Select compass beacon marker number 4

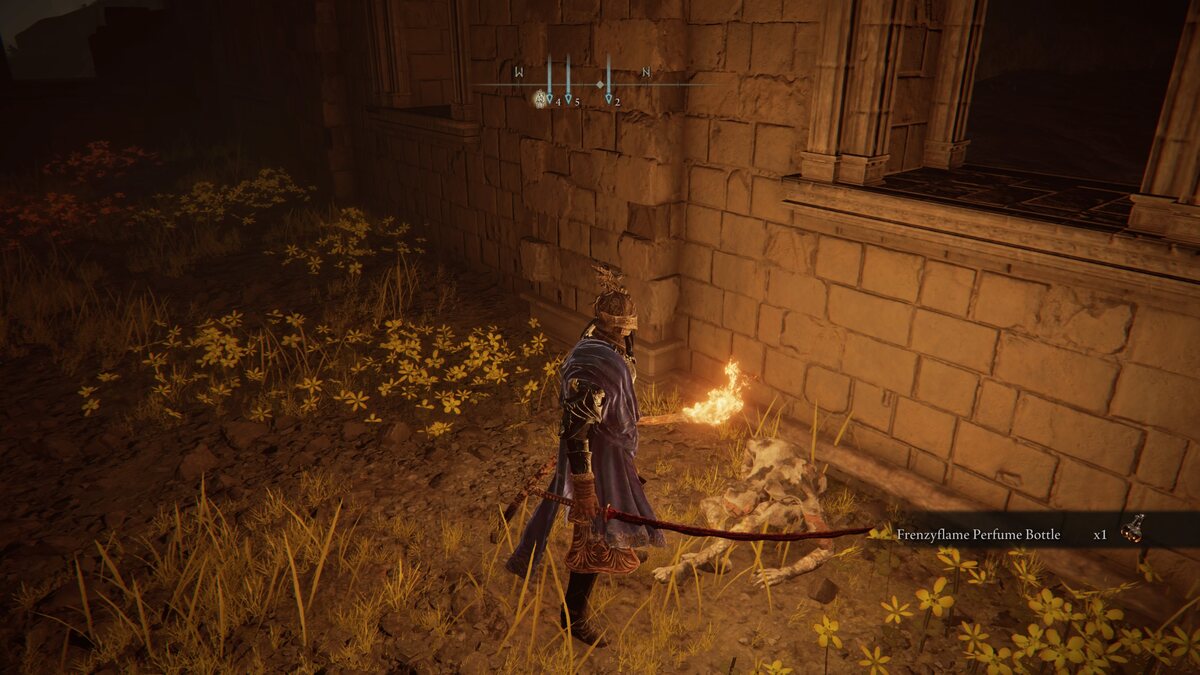click(549, 98)
